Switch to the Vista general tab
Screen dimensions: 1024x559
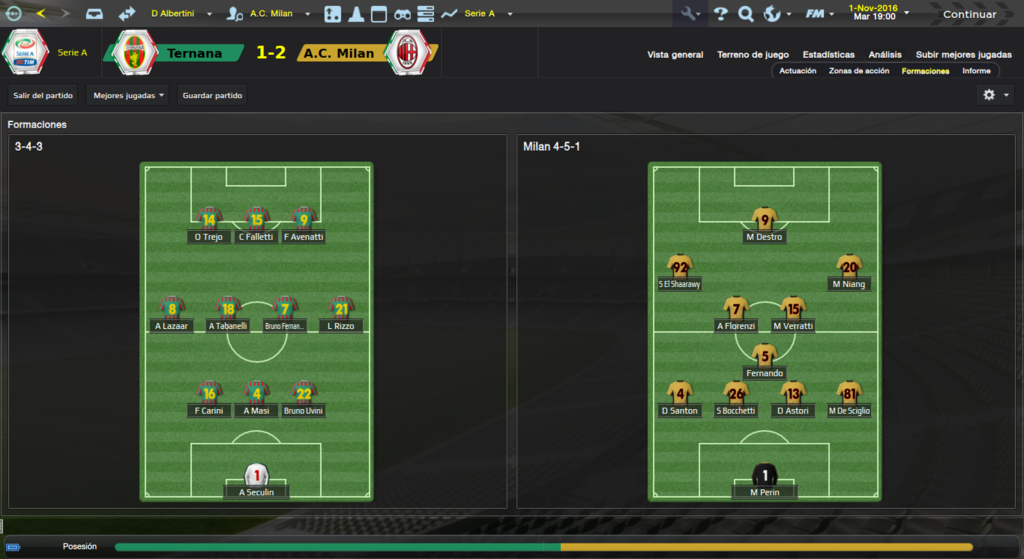(x=675, y=55)
